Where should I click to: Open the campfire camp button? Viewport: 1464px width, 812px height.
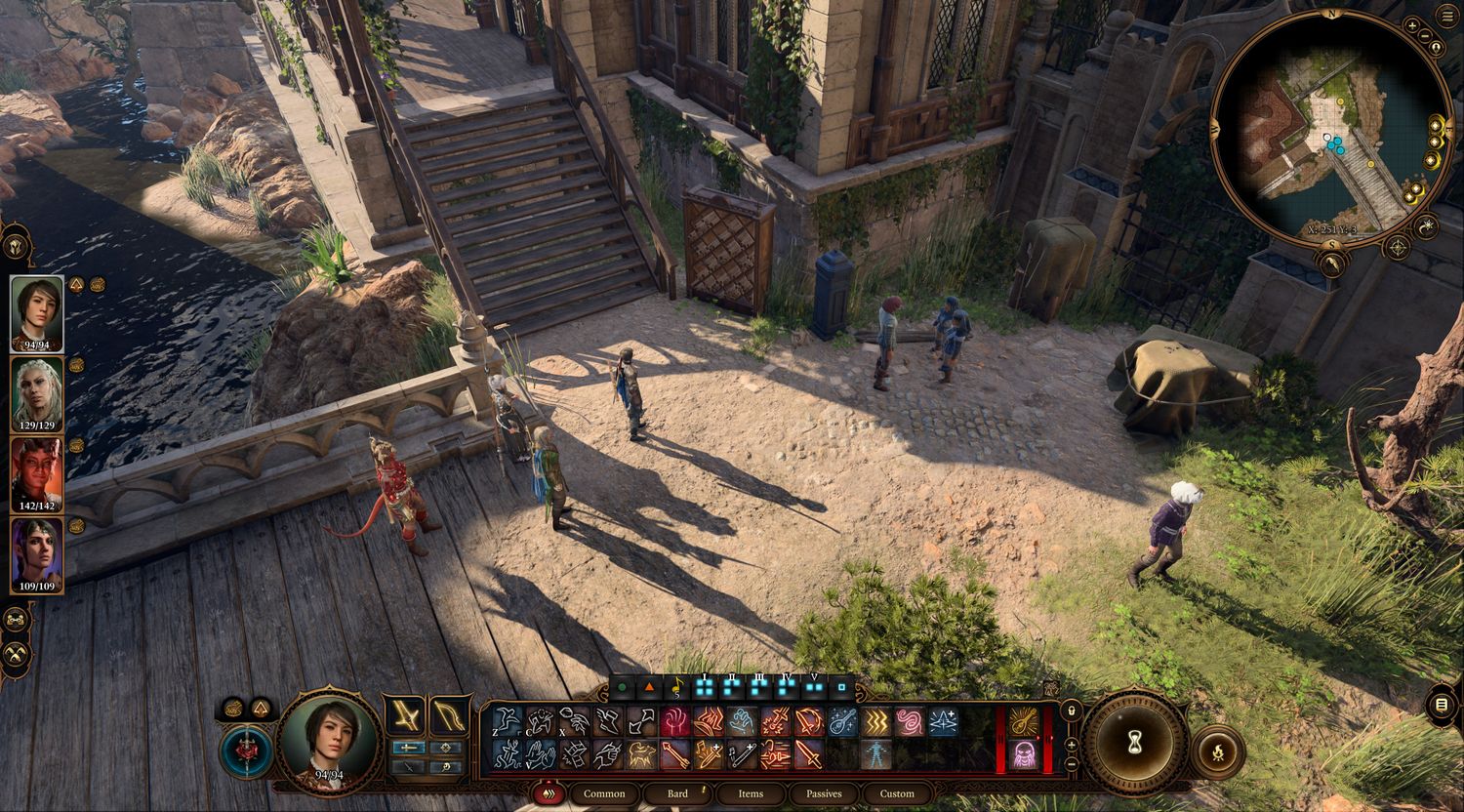(1217, 751)
